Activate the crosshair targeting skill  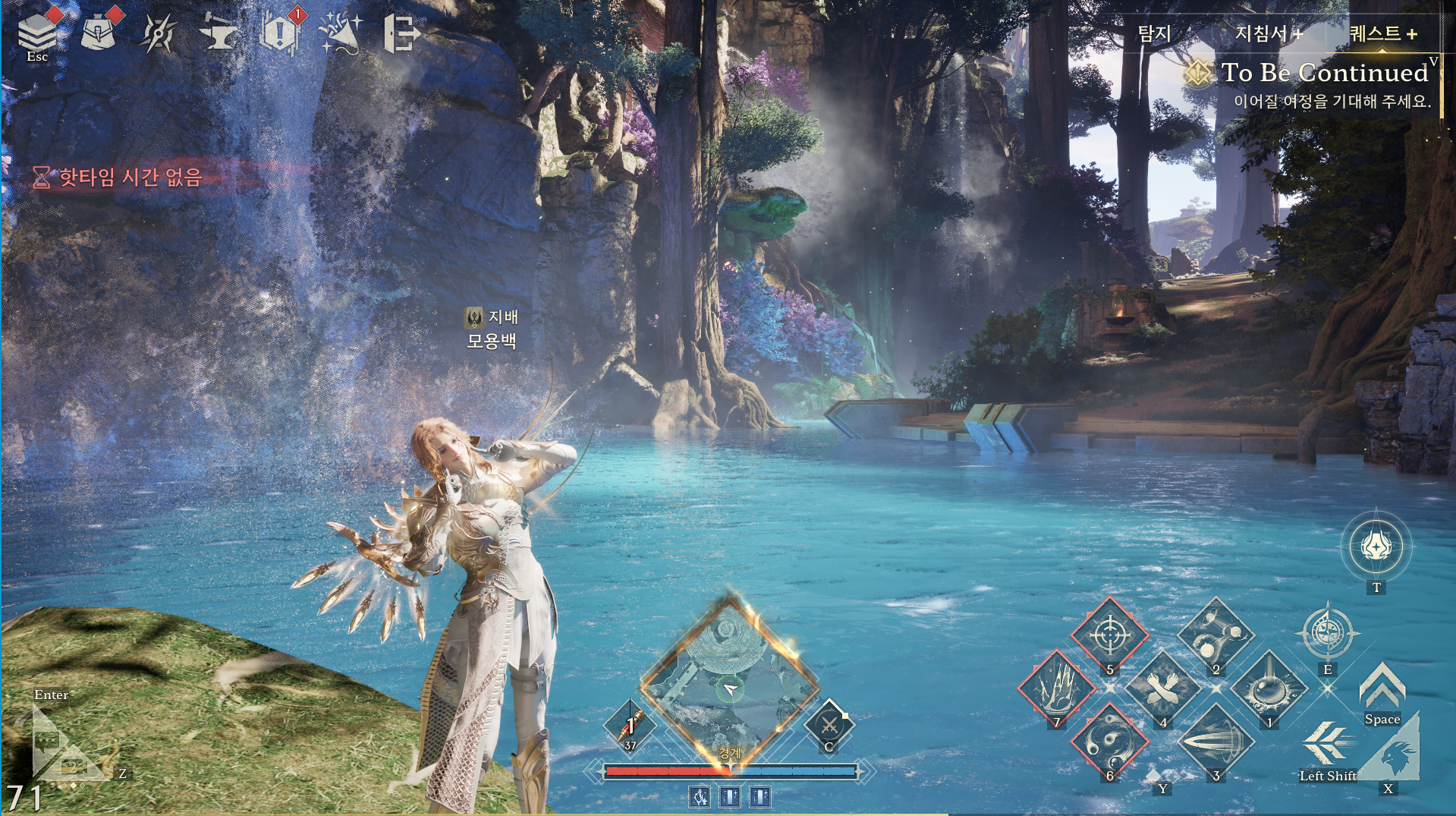pos(1109,634)
